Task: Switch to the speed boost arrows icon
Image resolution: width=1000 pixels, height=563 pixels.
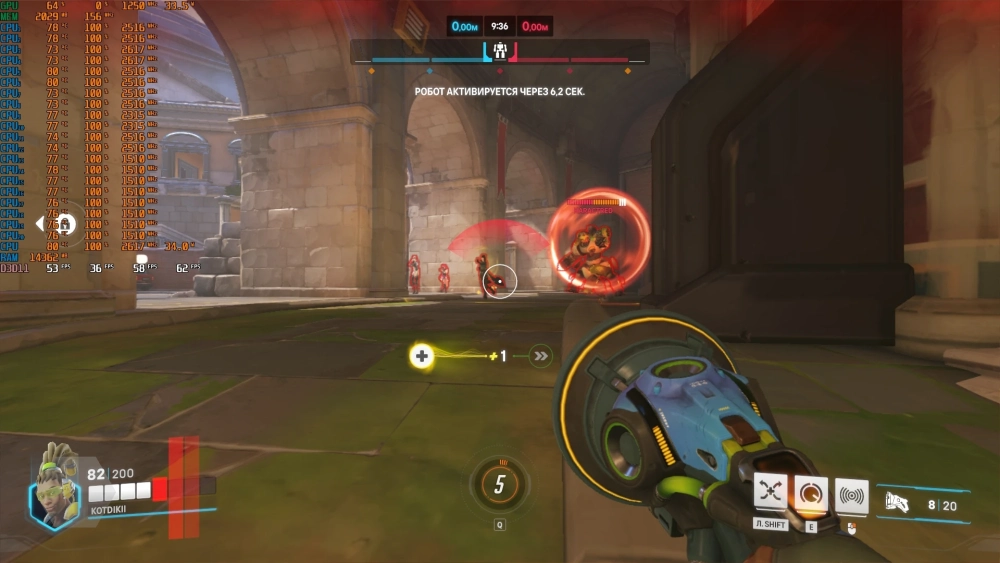Action: 541,355
